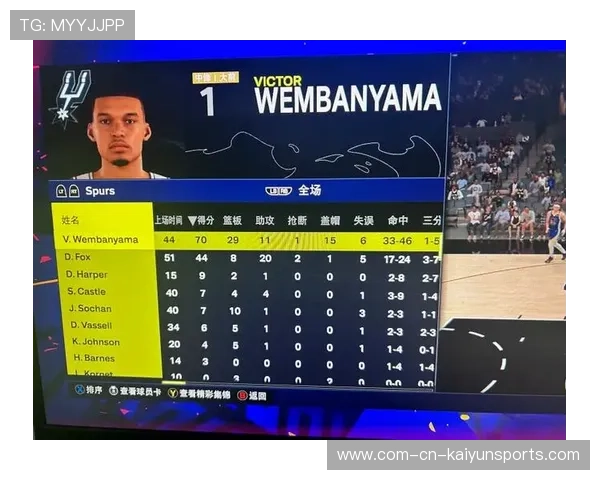The image size is (600, 480).
Task: Highlight S. Castle's stat row
Action: (86, 291)
